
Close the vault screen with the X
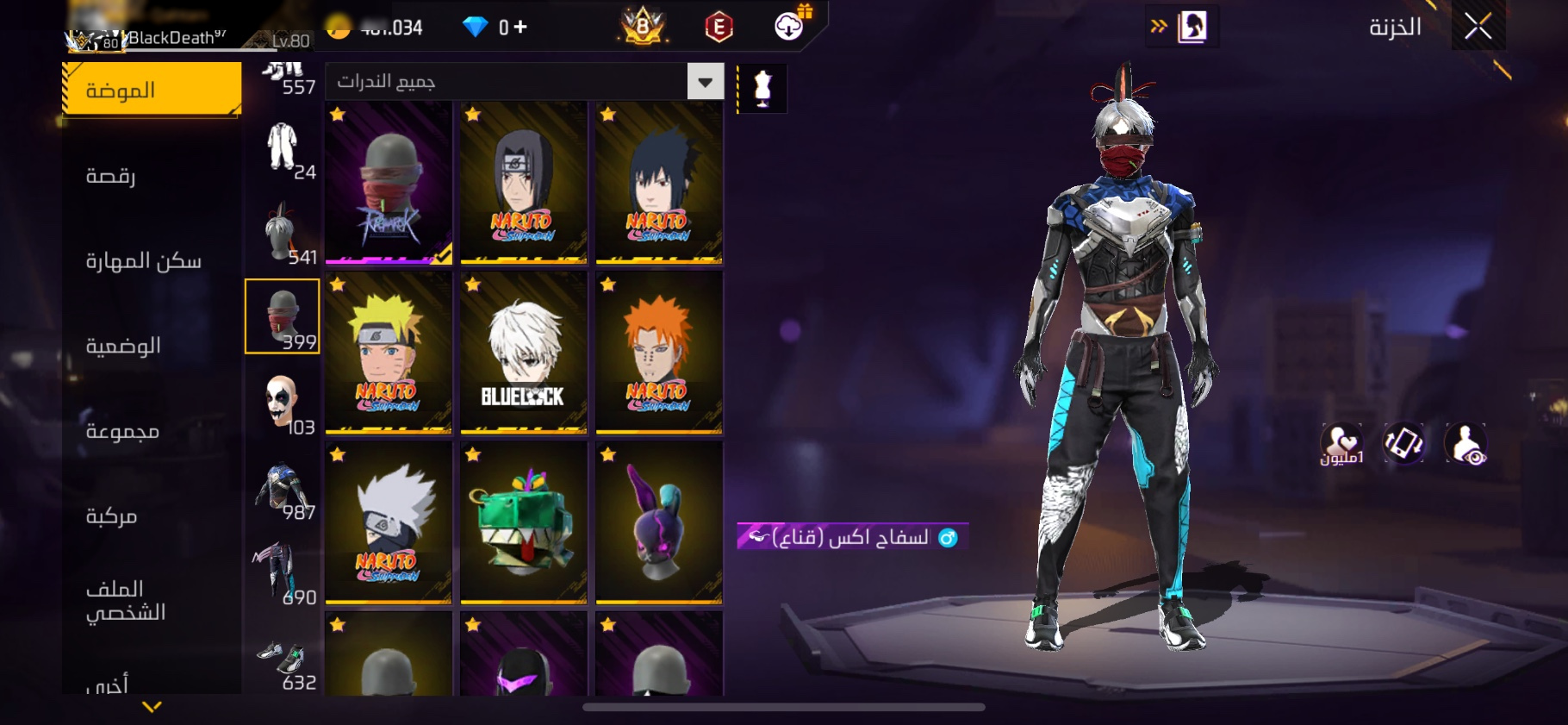tap(1478, 27)
